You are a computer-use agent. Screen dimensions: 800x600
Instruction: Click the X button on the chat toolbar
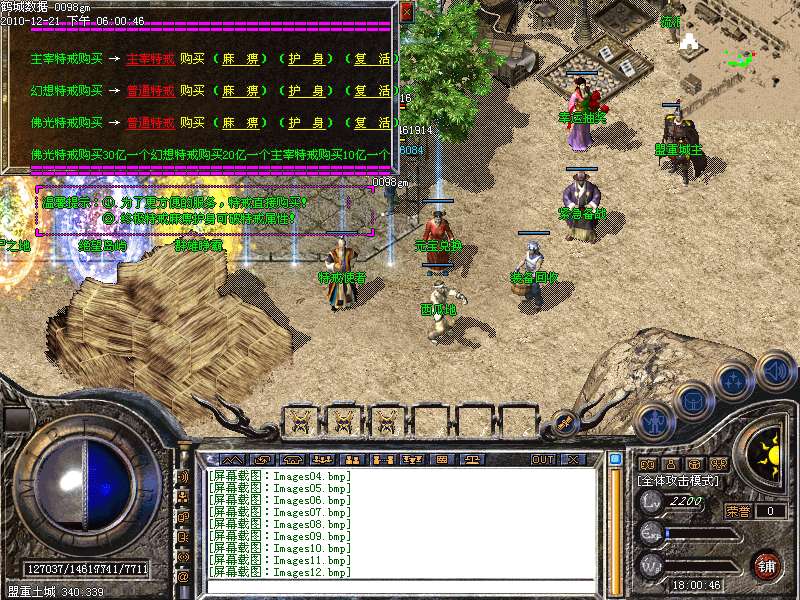573,460
